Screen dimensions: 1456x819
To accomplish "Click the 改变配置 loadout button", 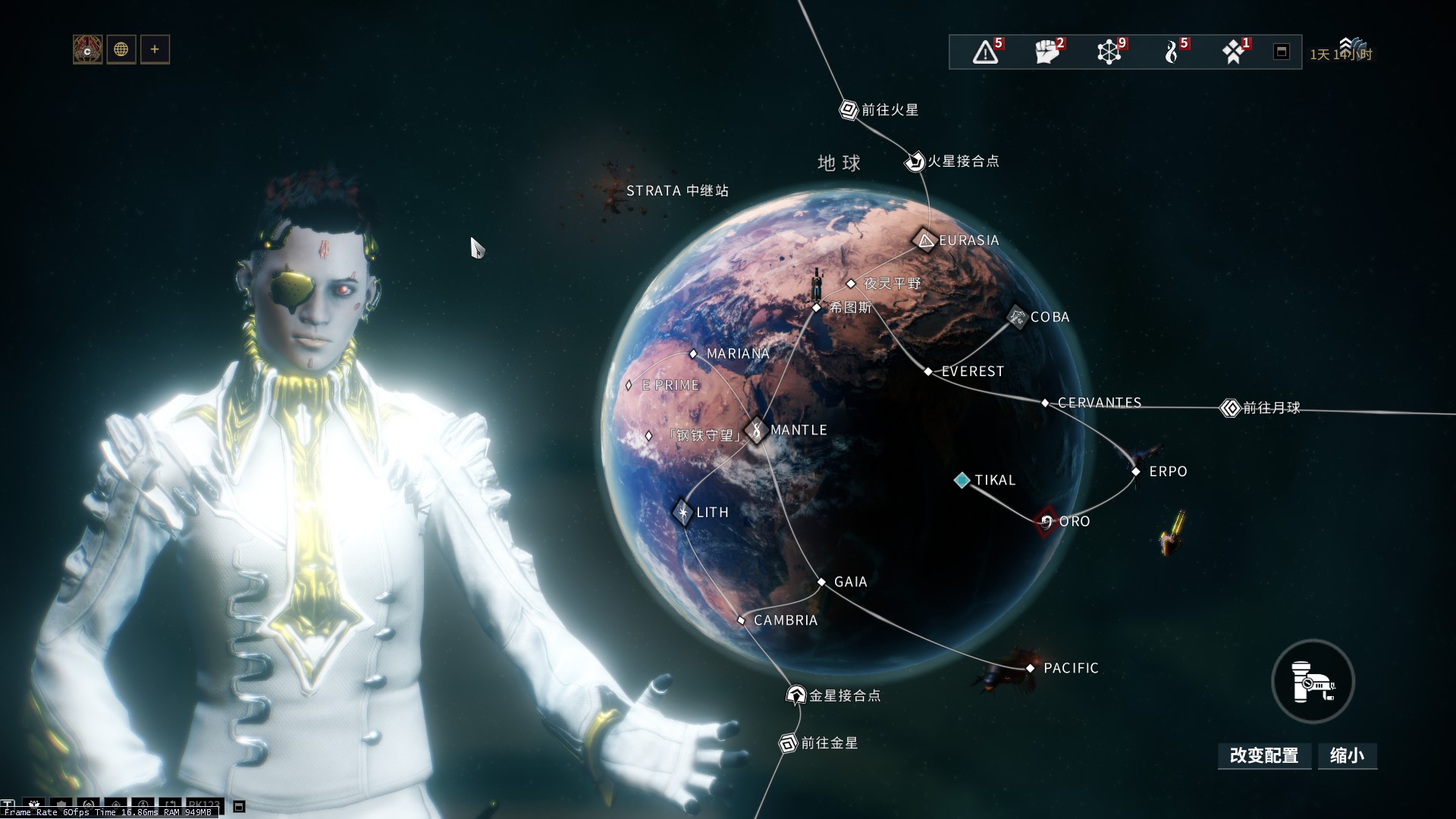I will 1264,755.
